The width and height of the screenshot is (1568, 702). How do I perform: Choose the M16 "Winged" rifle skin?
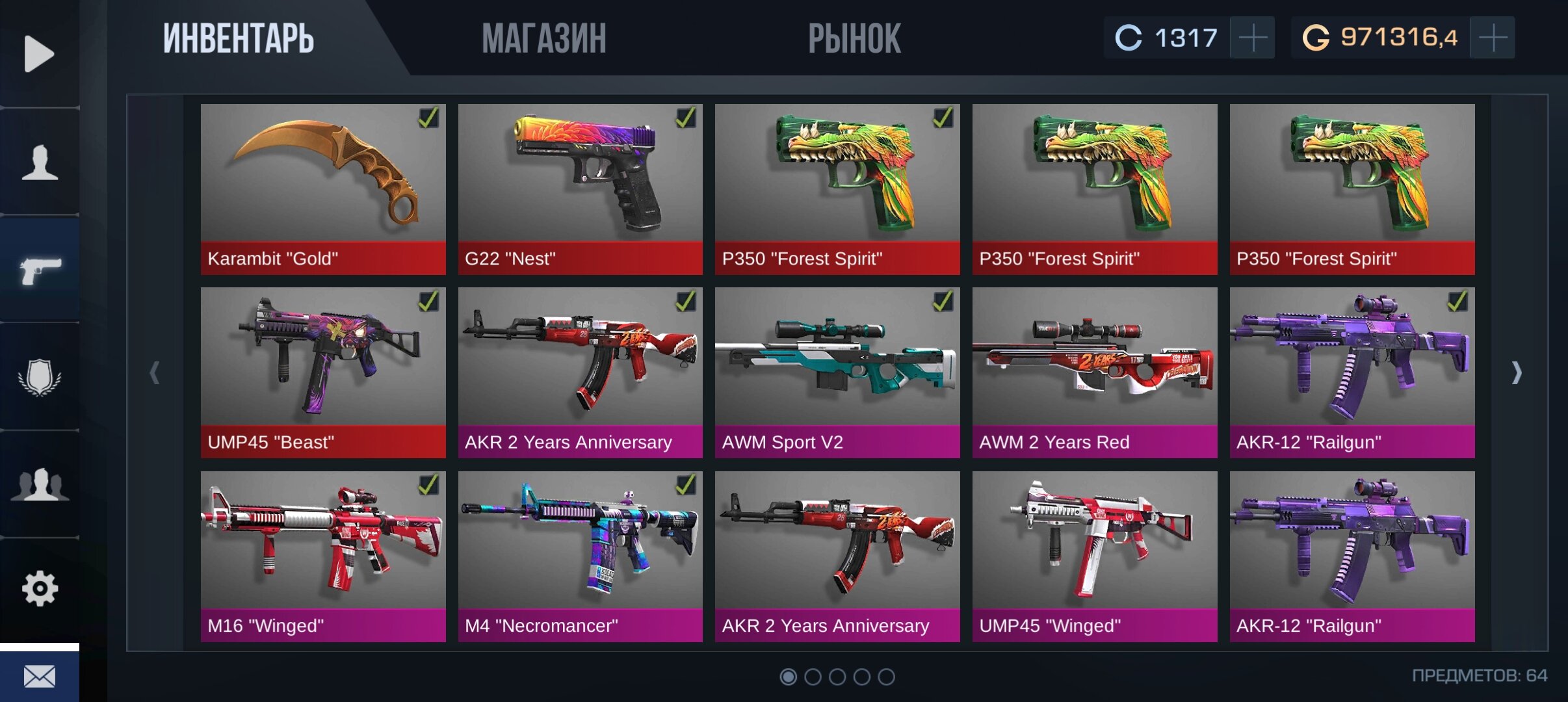[323, 556]
